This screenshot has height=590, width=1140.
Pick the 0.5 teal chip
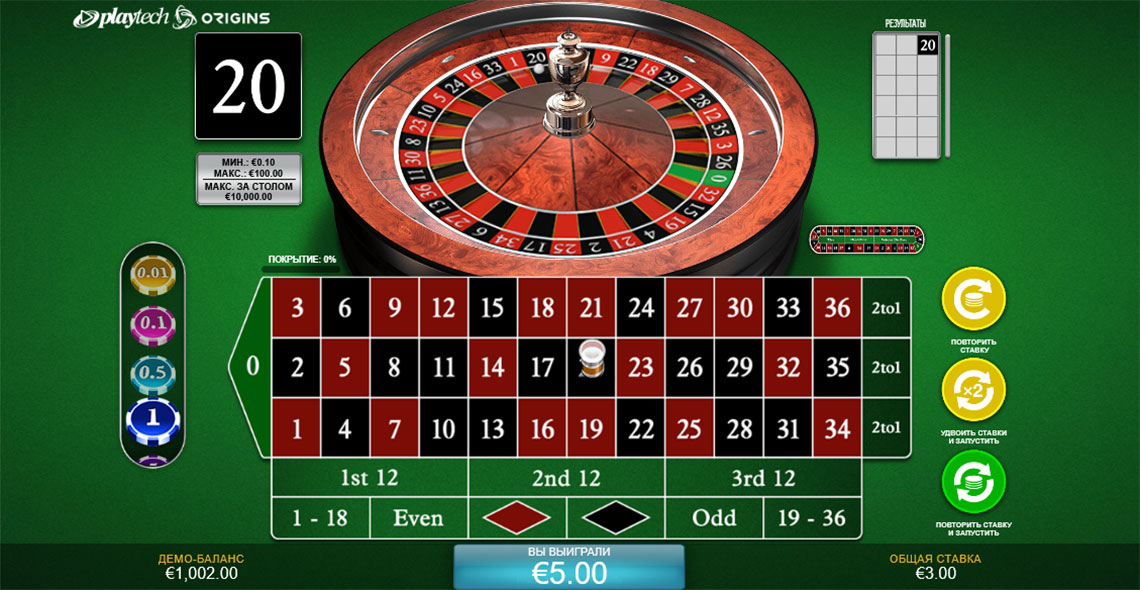154,372
